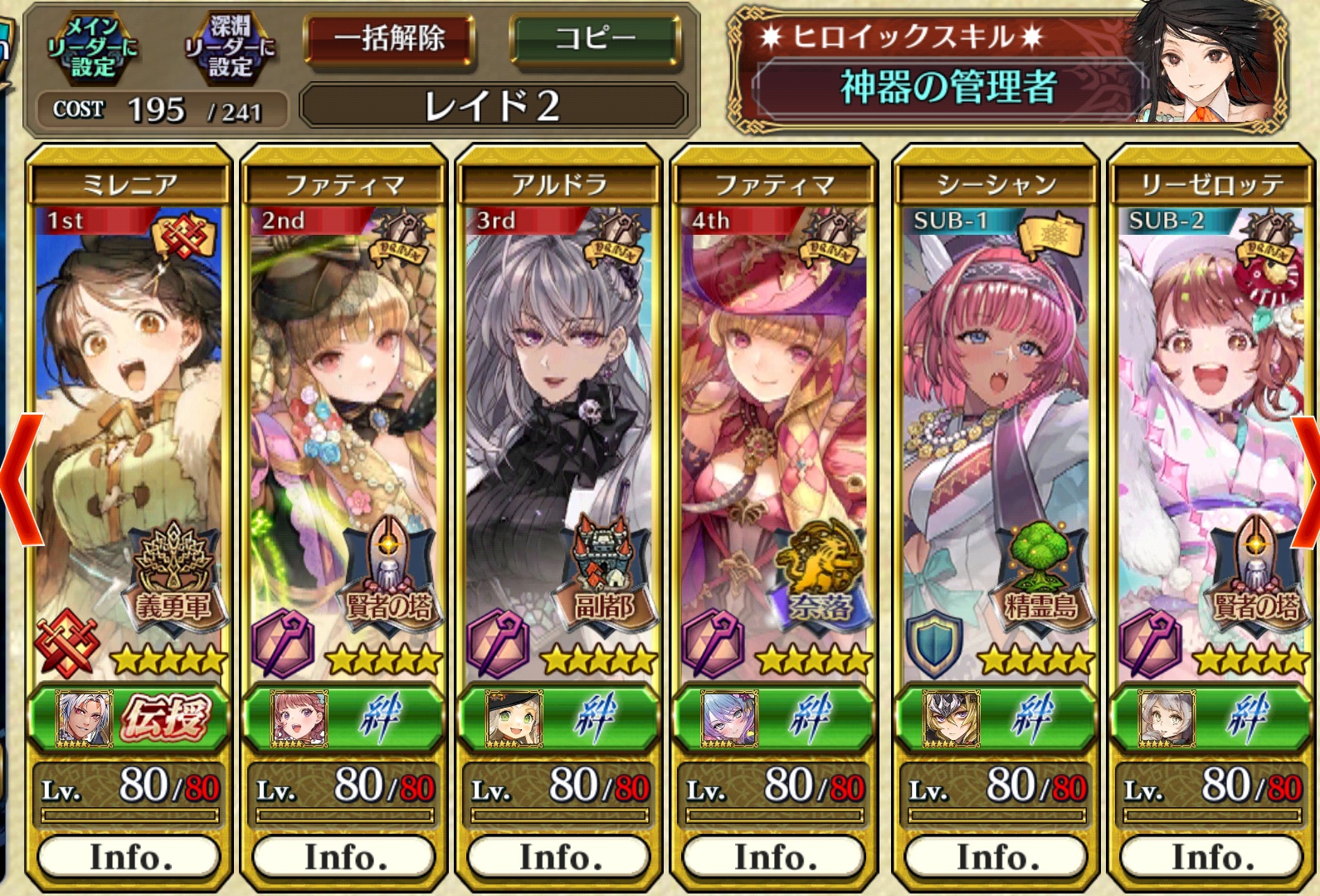This screenshot has height=896, width=1320.
Task: Open the レイド2 party name field
Action: [x=493, y=106]
